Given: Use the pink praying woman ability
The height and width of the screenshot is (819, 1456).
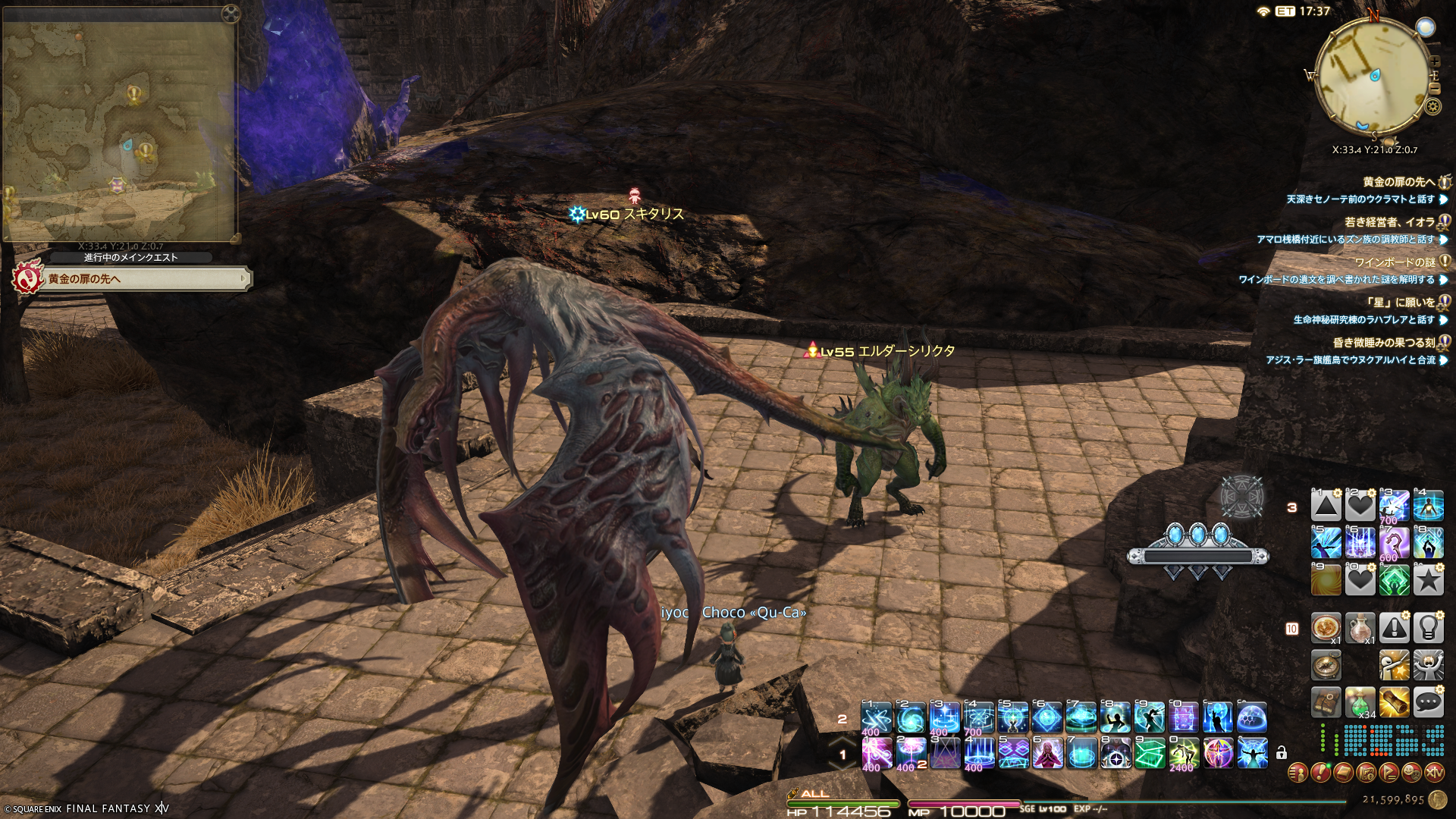Looking at the screenshot, I should [x=1047, y=753].
